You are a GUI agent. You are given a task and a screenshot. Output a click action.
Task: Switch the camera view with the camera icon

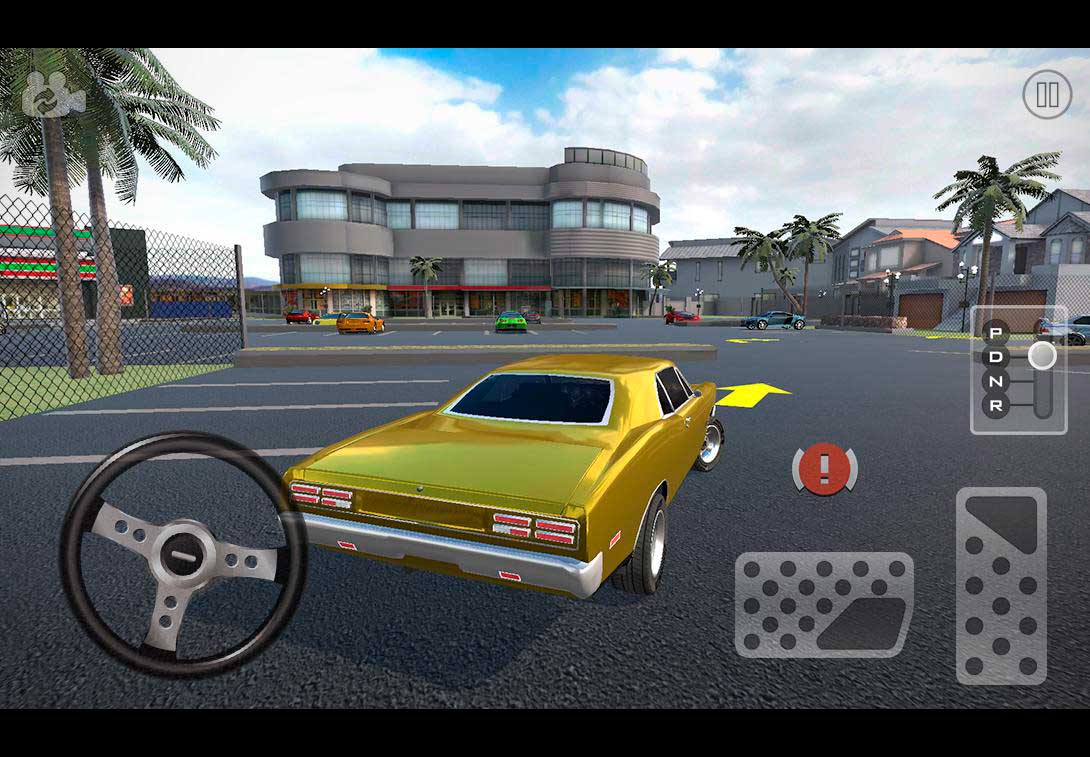pyautogui.click(x=53, y=95)
